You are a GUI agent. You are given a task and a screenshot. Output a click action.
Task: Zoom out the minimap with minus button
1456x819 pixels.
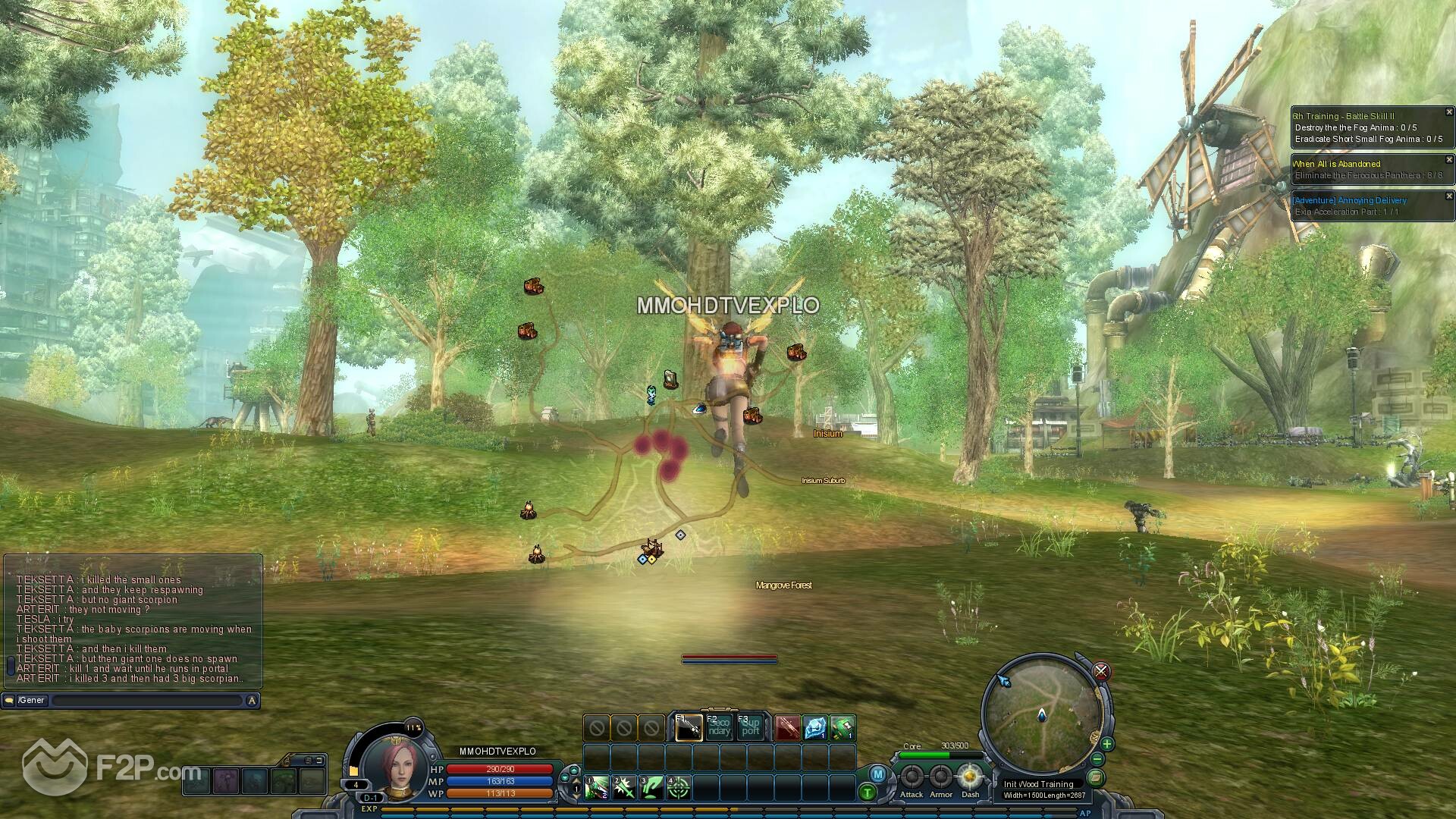1097,759
